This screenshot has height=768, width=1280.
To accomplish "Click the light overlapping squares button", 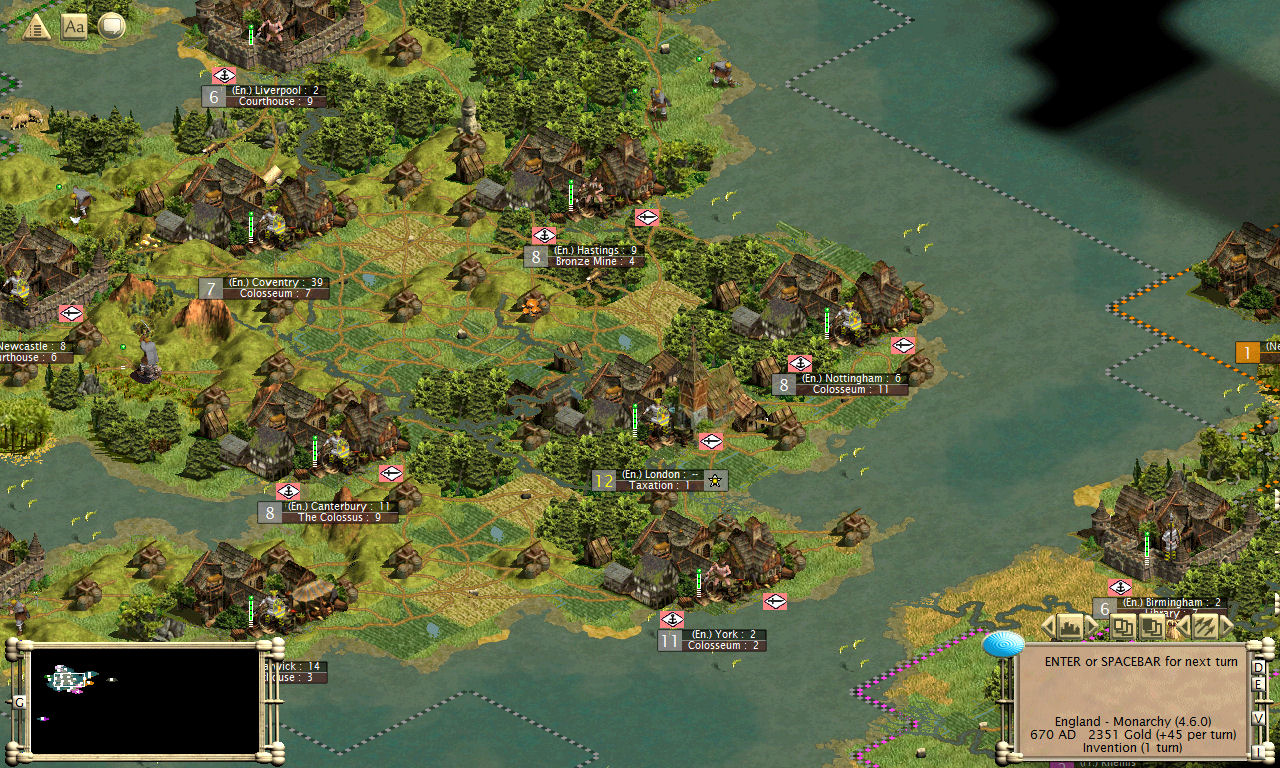I will tap(1121, 627).
